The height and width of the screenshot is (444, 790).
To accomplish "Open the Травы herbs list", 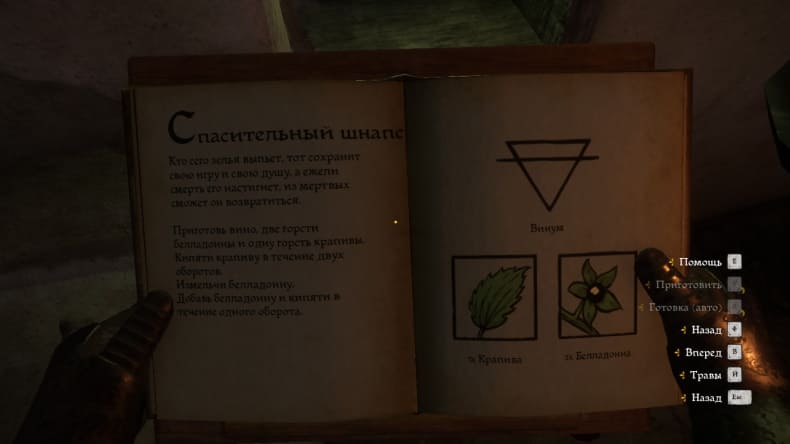I will coord(706,375).
